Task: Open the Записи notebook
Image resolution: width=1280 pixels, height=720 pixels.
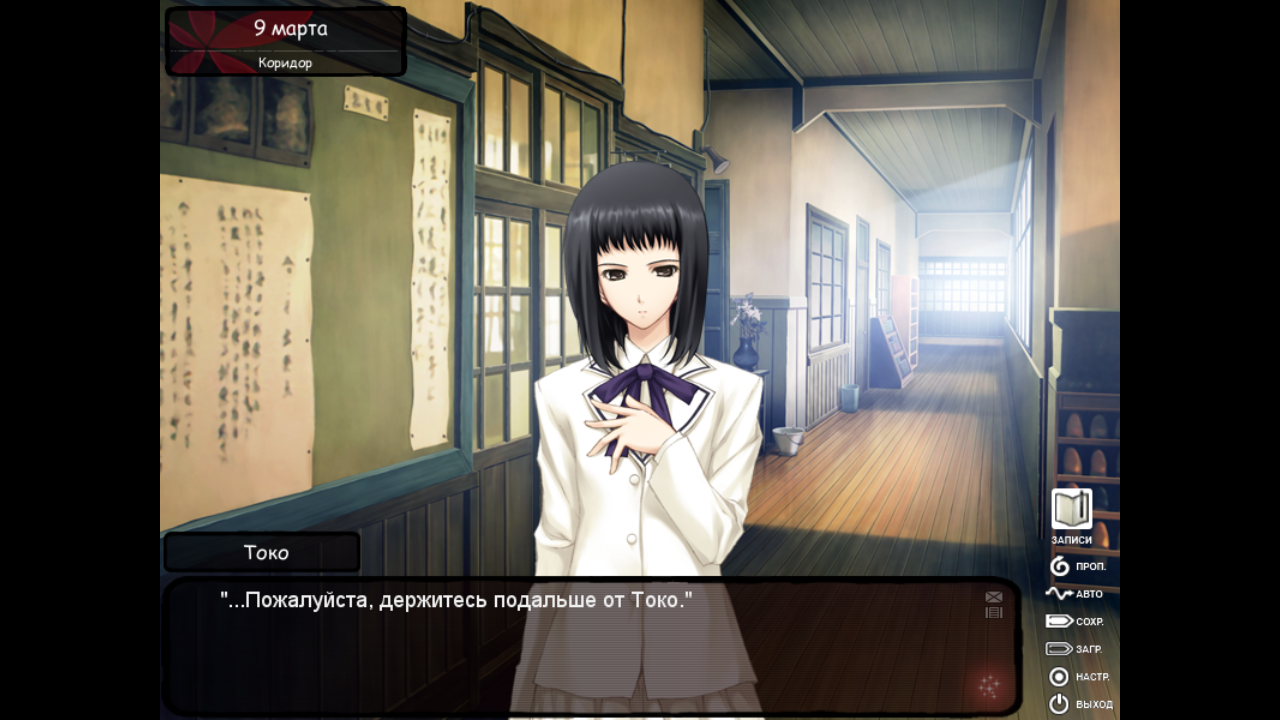Action: pyautogui.click(x=1071, y=510)
